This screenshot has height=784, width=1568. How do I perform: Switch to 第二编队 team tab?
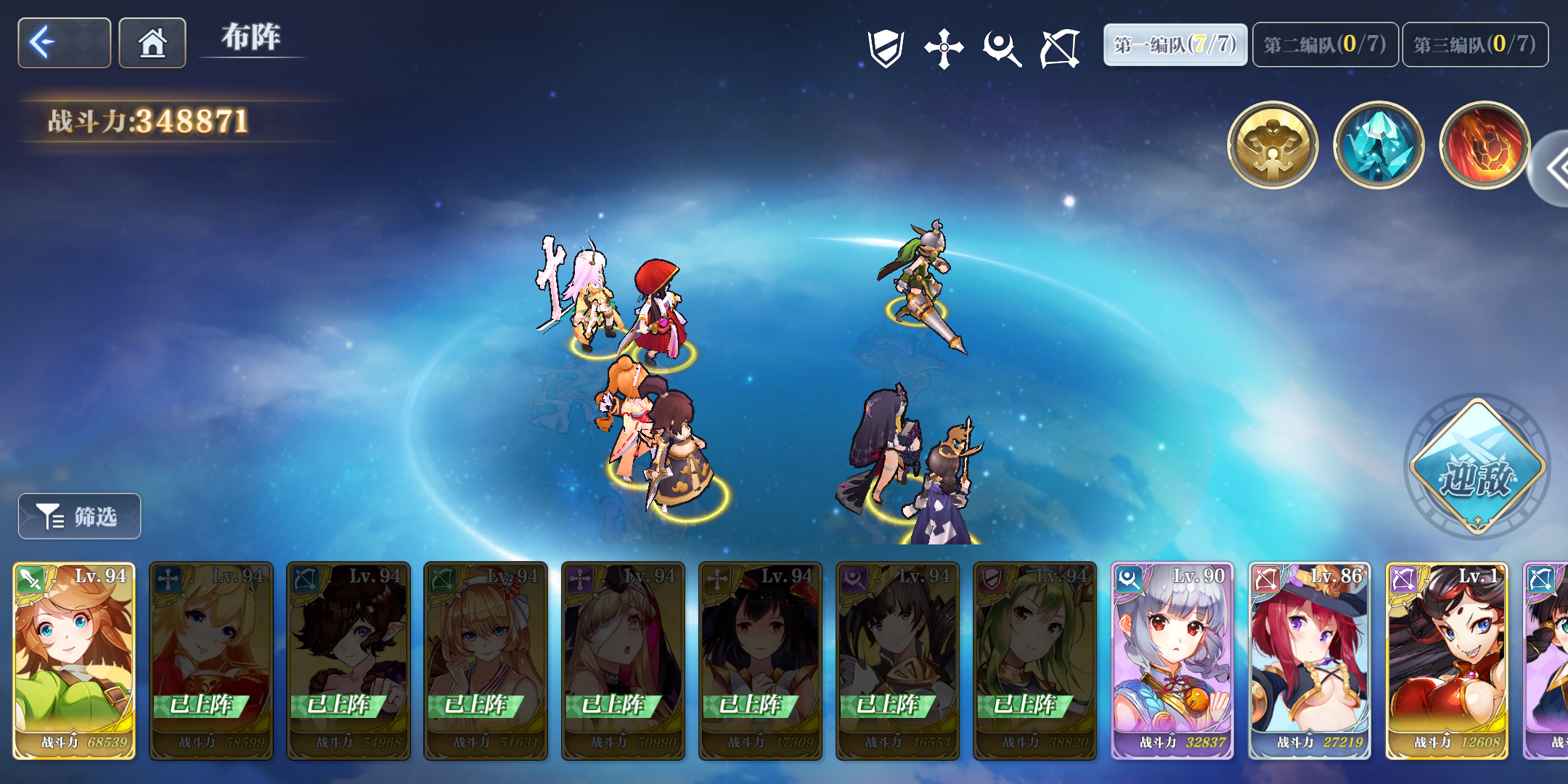pos(1325,43)
